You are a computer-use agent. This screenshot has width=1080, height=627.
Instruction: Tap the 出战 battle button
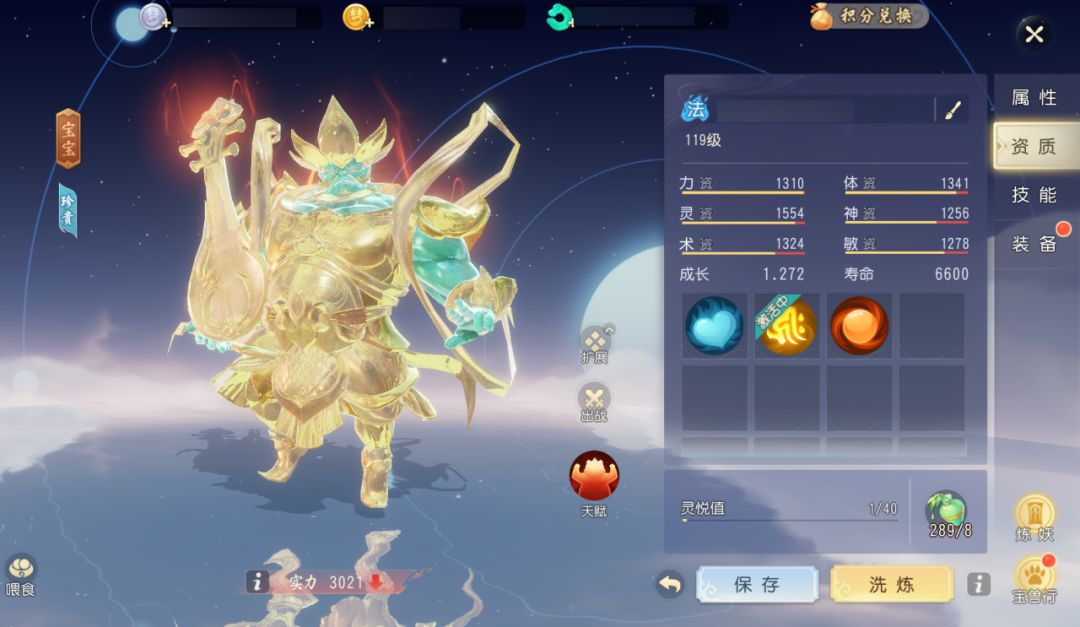(594, 401)
